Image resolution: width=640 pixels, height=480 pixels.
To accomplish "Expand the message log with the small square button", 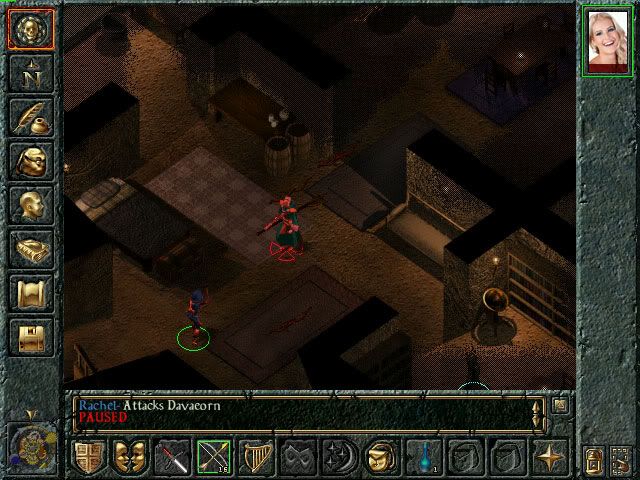I will [x=560, y=405].
